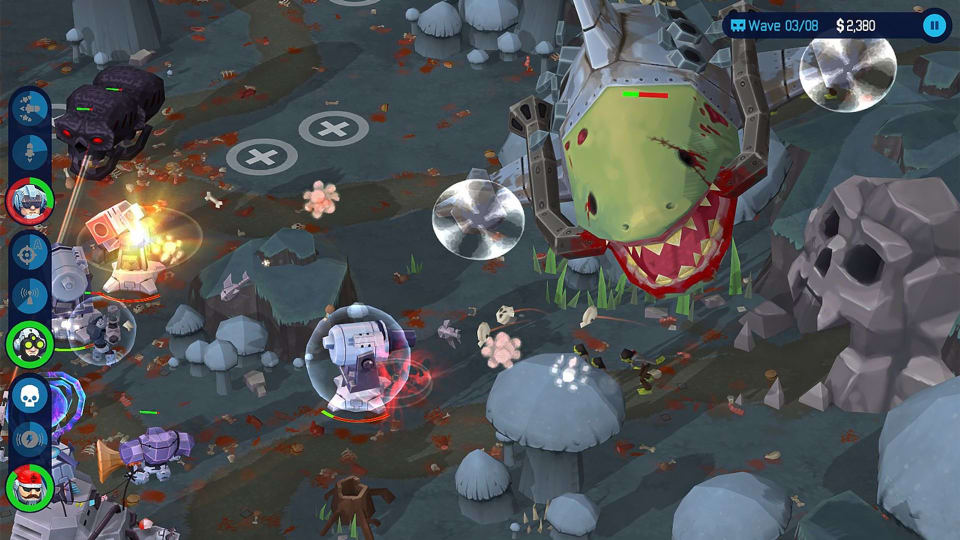960x540 pixels.
Task: Select the red-haired mustached hero portrait
Action: [x=30, y=488]
